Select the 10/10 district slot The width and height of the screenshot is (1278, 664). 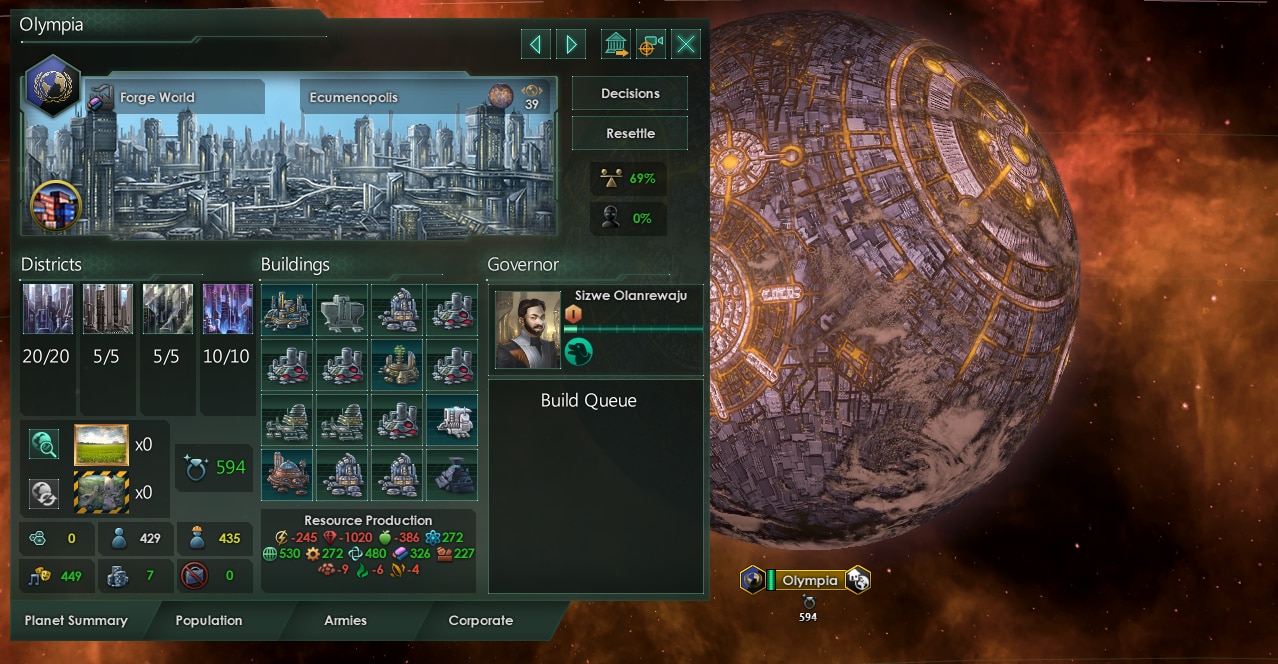click(227, 310)
